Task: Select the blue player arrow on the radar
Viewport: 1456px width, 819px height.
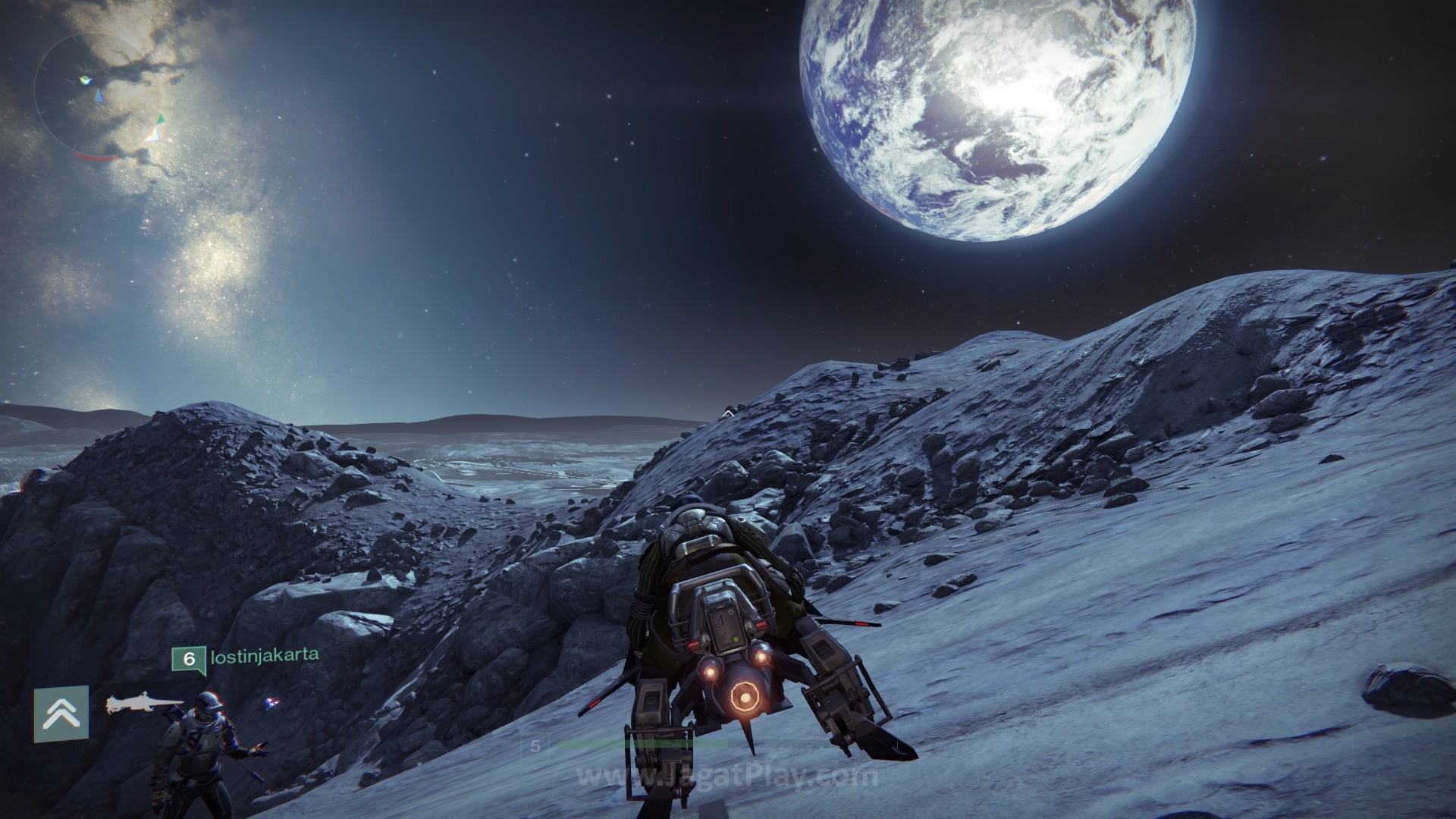Action: coord(99,96)
